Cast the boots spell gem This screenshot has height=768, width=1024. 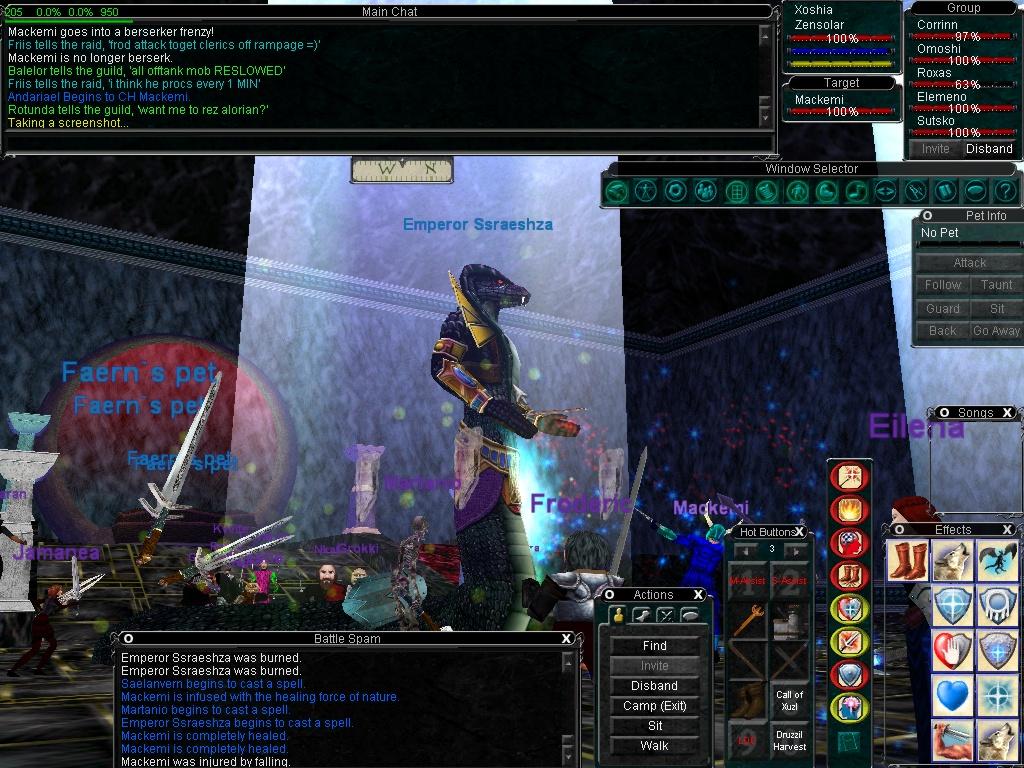(x=850, y=576)
